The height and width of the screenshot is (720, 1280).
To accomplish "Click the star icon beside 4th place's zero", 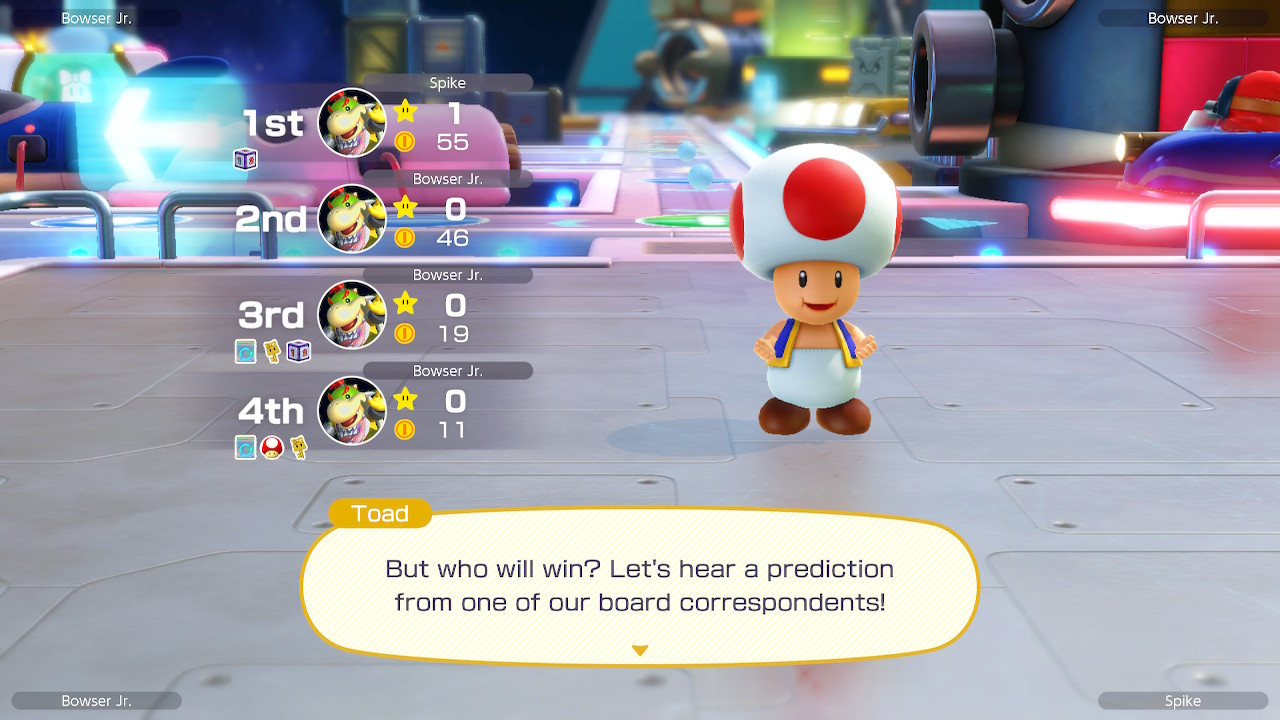I will (405, 400).
